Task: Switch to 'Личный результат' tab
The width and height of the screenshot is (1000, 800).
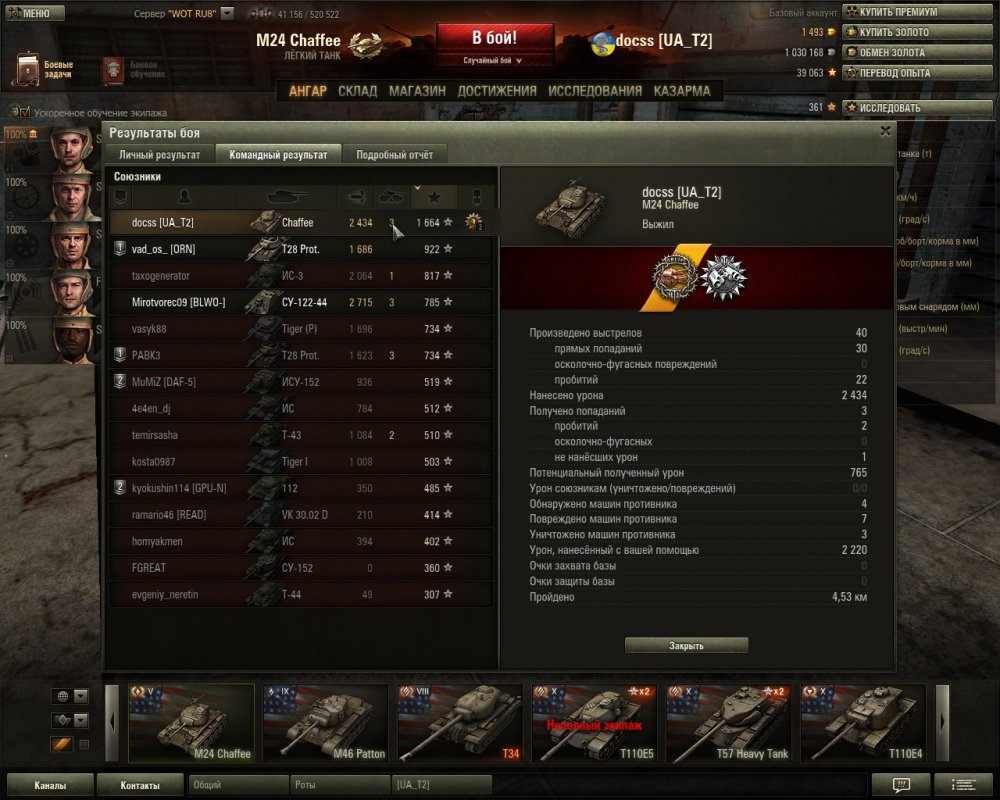Action: click(x=160, y=155)
